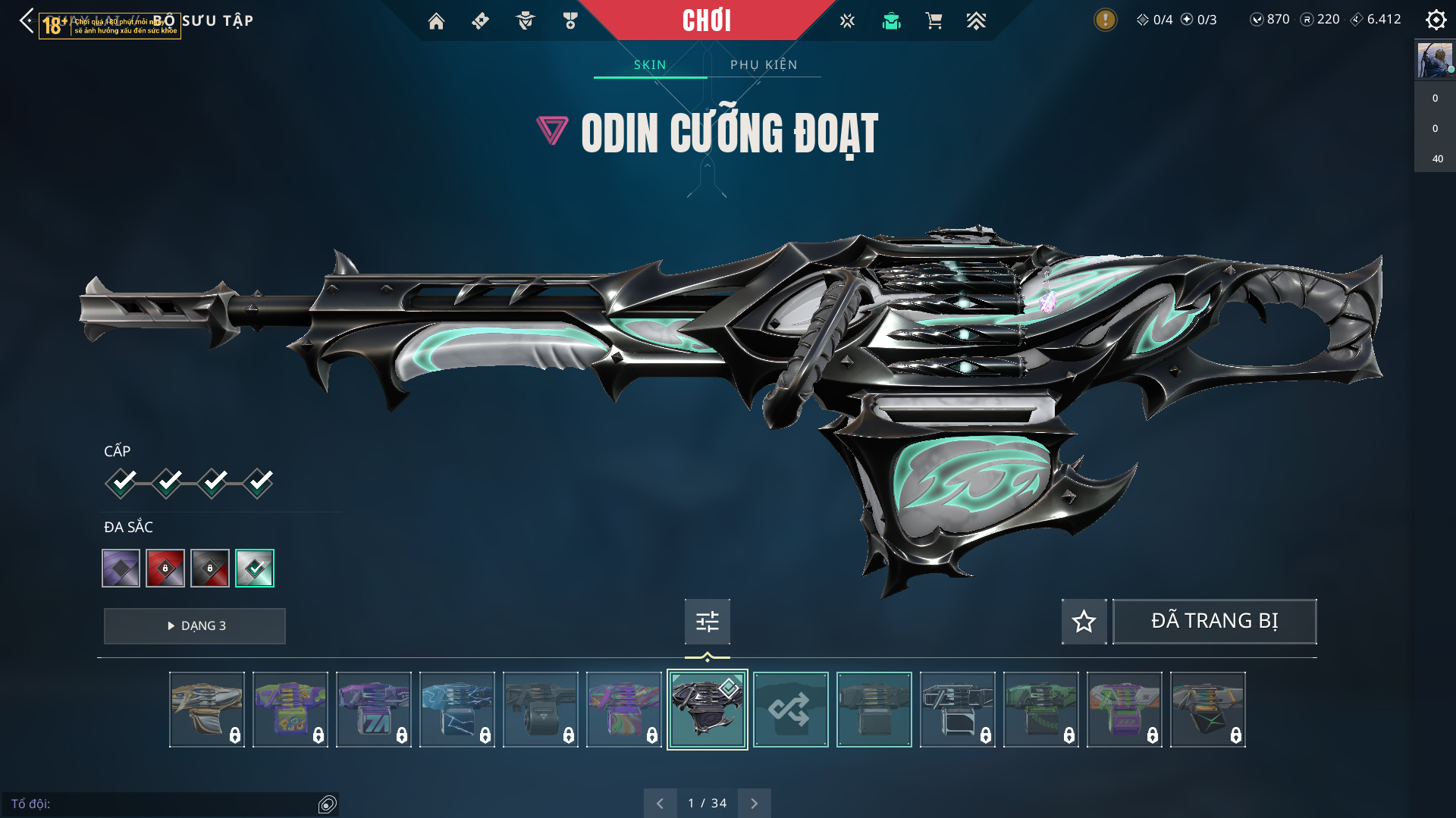Click the ĐÃ TRANG BỊ equipped button
The height and width of the screenshot is (818, 1456).
pyautogui.click(x=1214, y=622)
